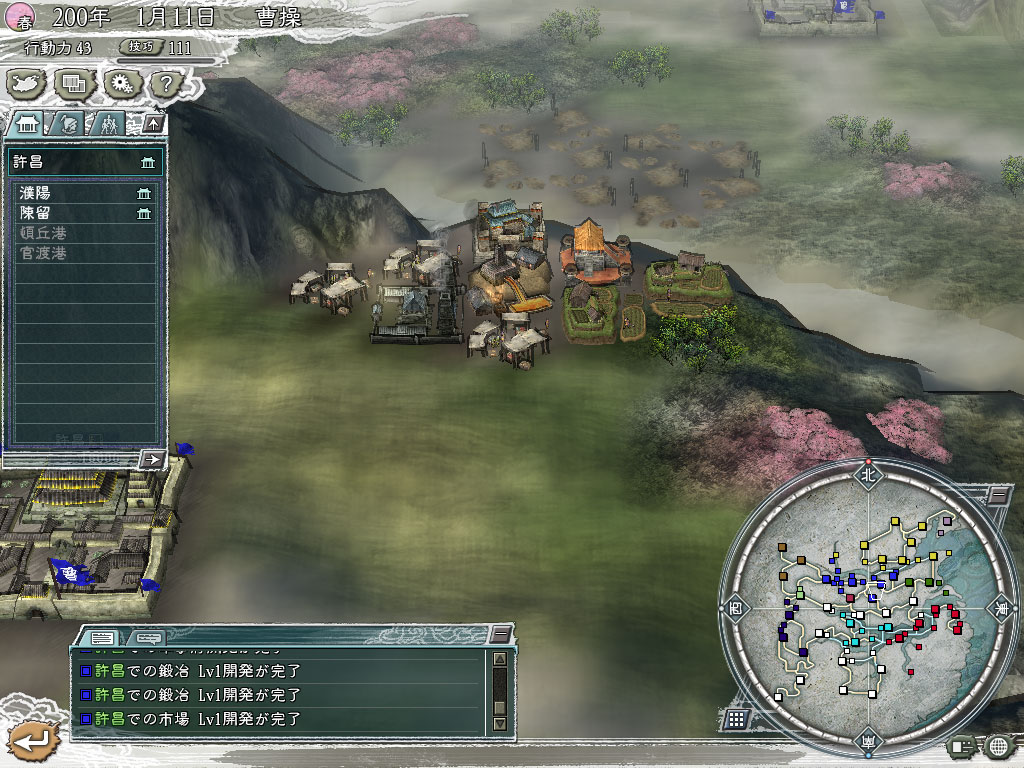Click the right arrow below city list
This screenshot has height=768, width=1024.
152,458
